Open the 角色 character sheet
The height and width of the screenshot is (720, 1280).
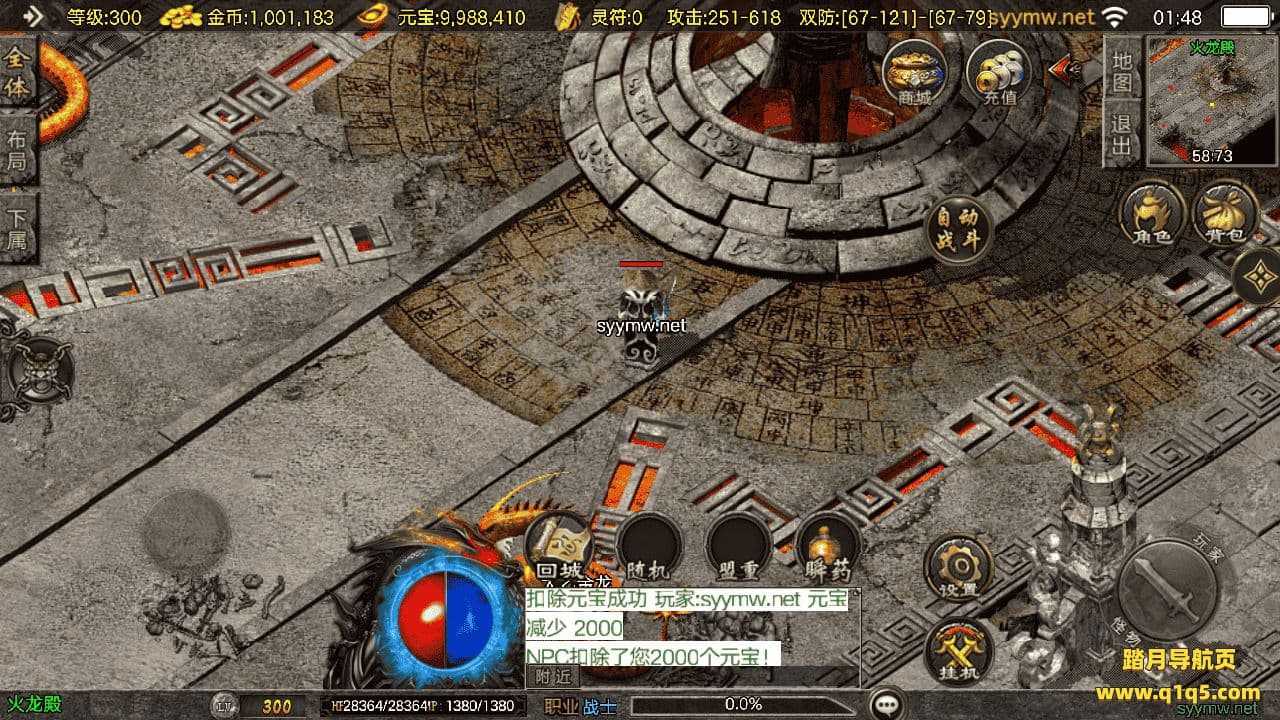coord(1153,214)
